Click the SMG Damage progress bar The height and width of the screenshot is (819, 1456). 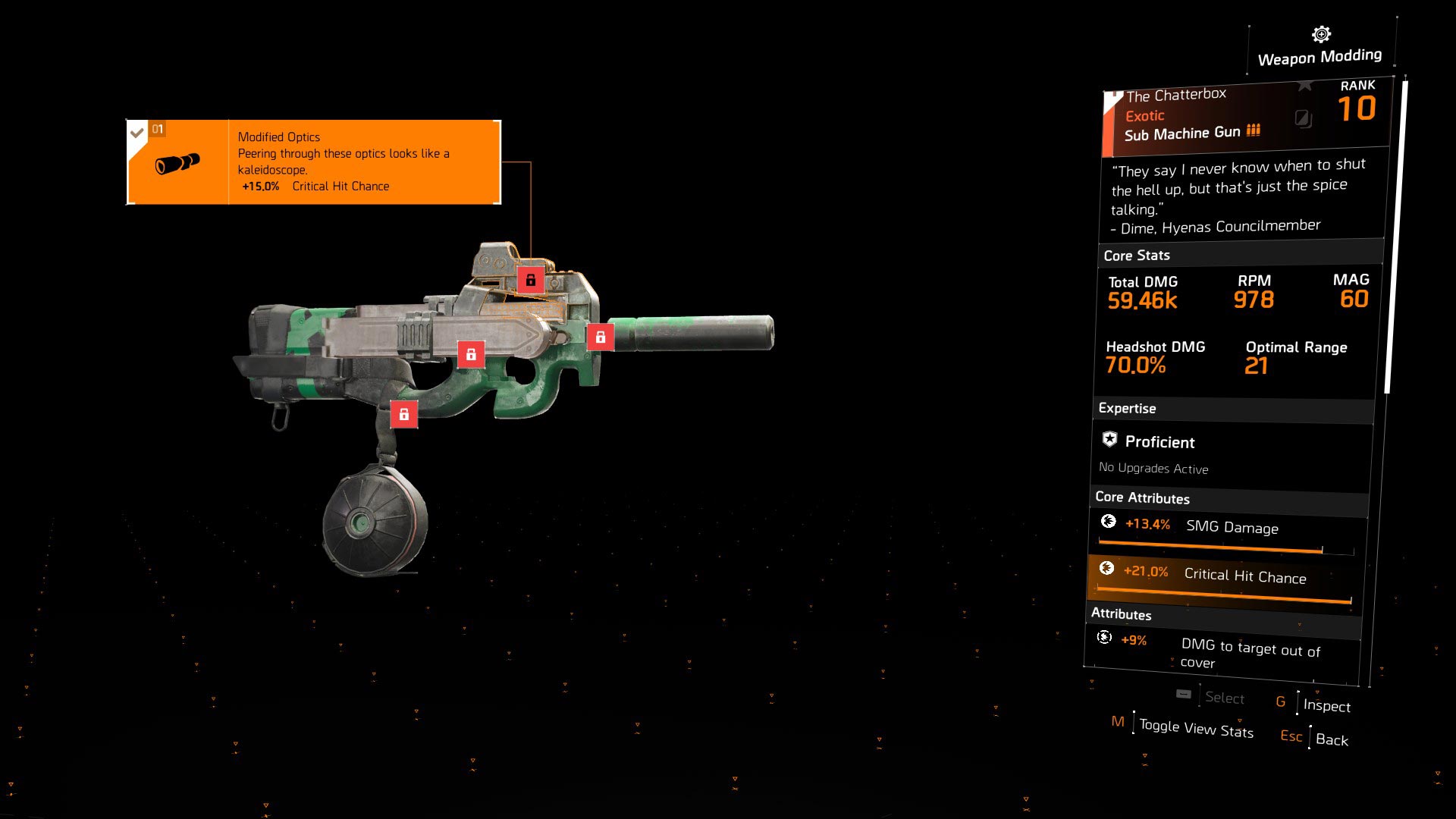tap(1210, 548)
